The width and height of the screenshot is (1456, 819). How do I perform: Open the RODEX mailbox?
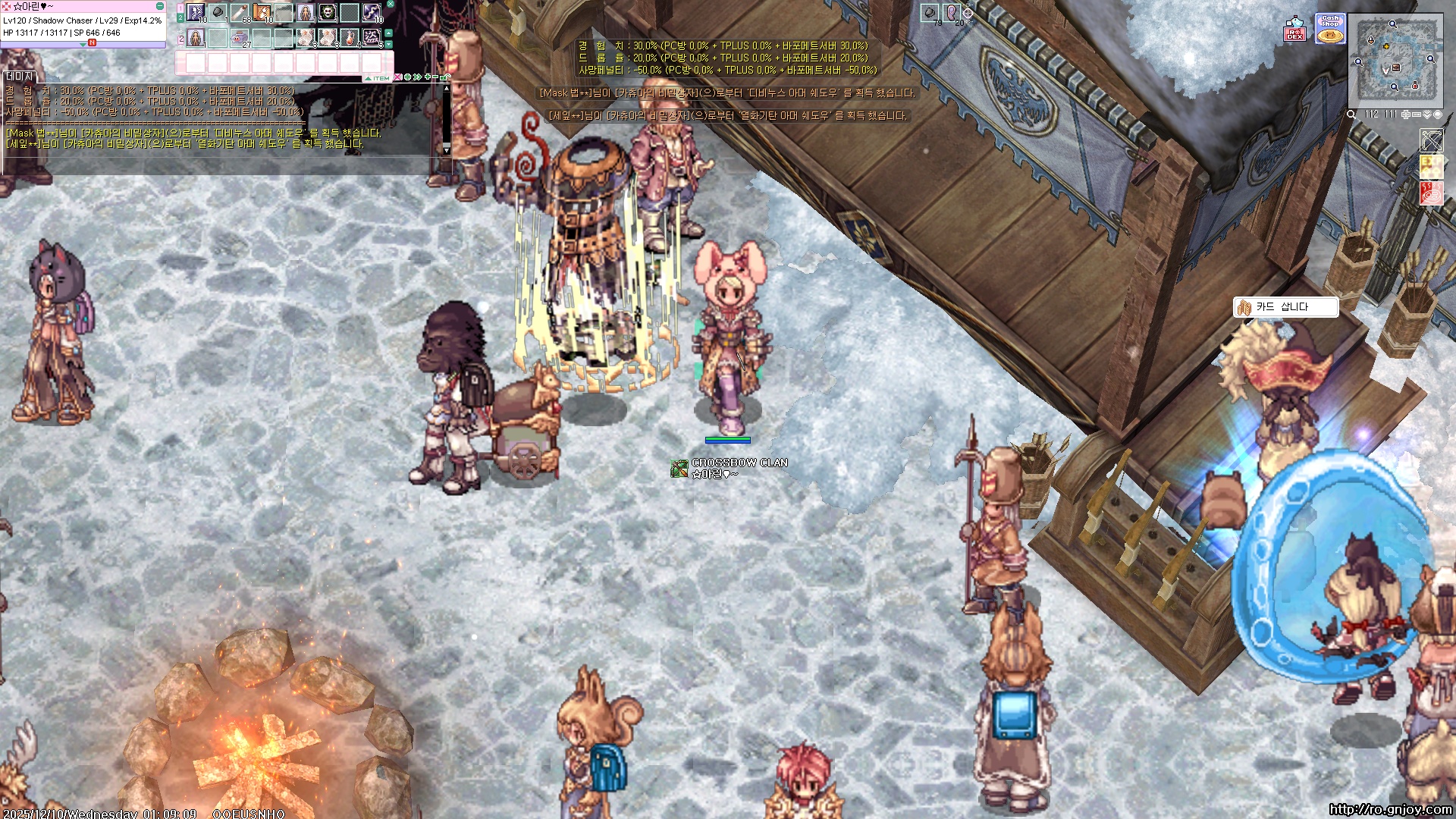tap(1294, 30)
